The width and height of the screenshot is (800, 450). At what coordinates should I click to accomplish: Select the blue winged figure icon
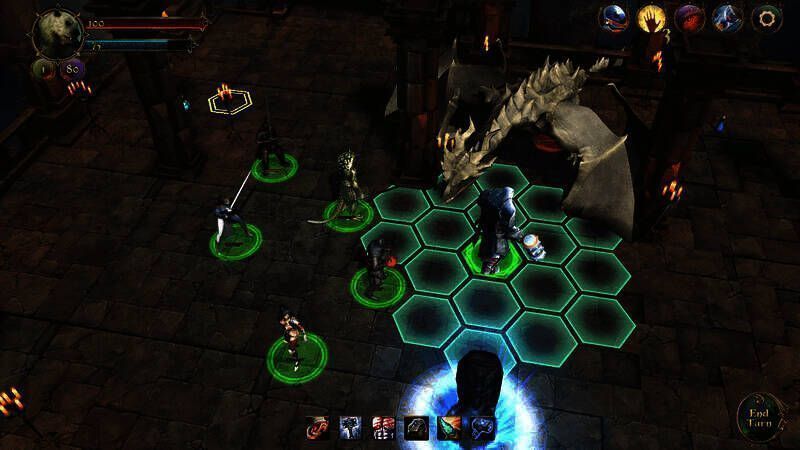[x=727, y=18]
